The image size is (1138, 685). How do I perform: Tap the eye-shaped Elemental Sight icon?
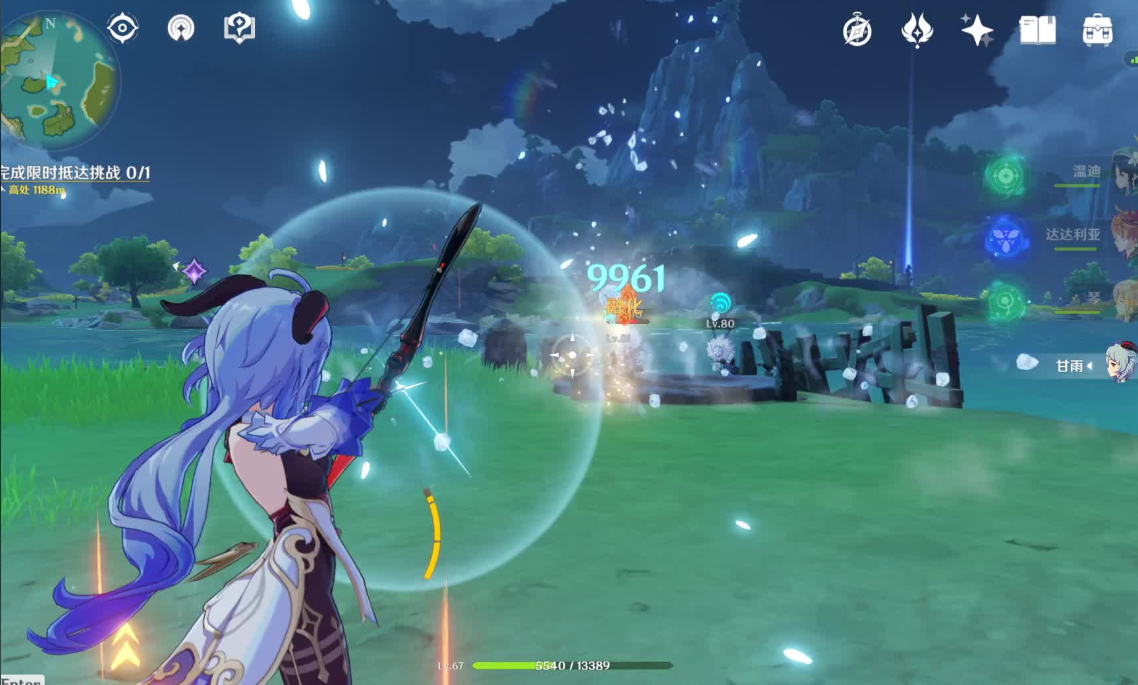coord(122,28)
